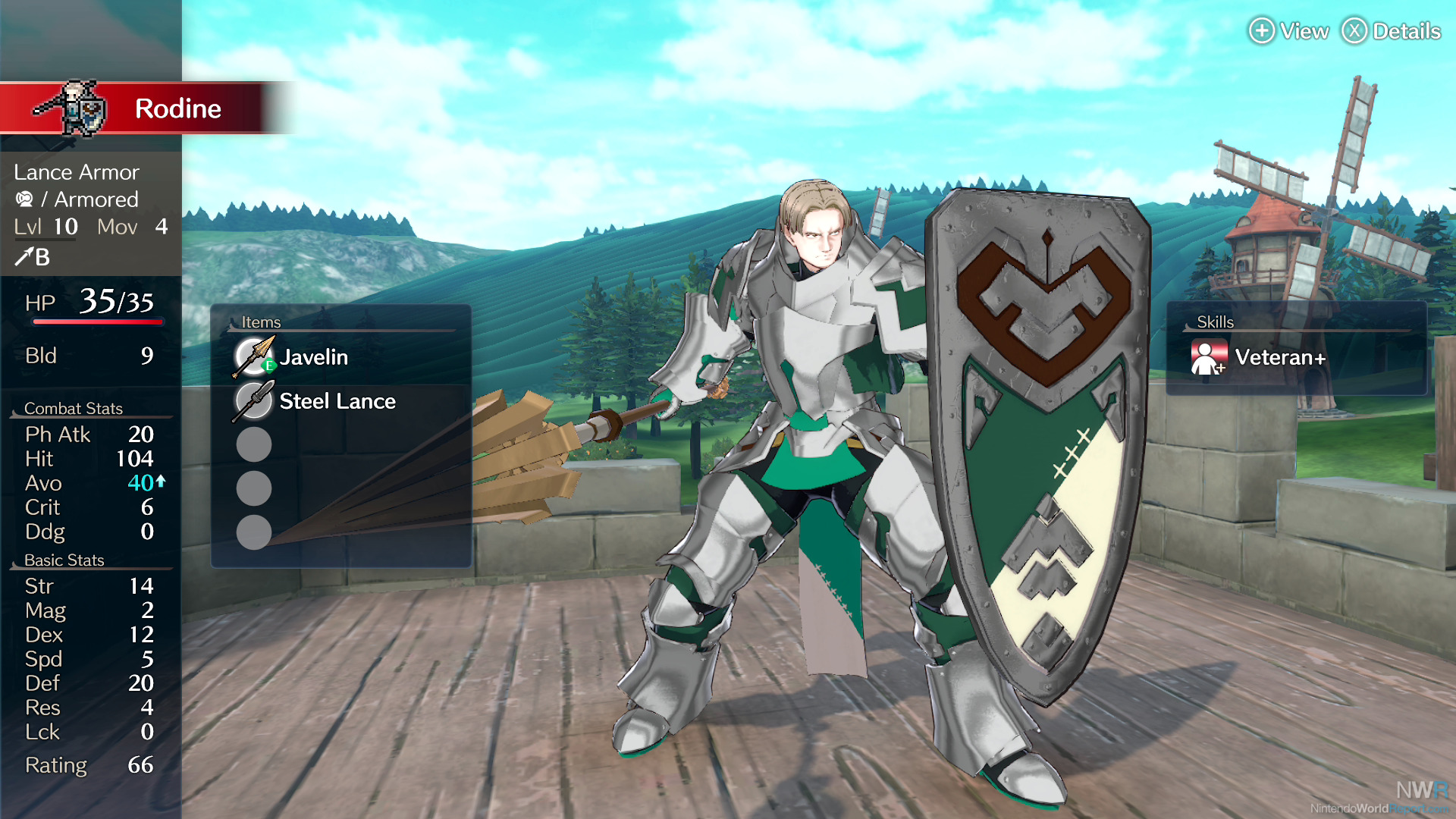Inspect the Armored unit type icon
This screenshot has width=1456, height=819.
click(25, 199)
